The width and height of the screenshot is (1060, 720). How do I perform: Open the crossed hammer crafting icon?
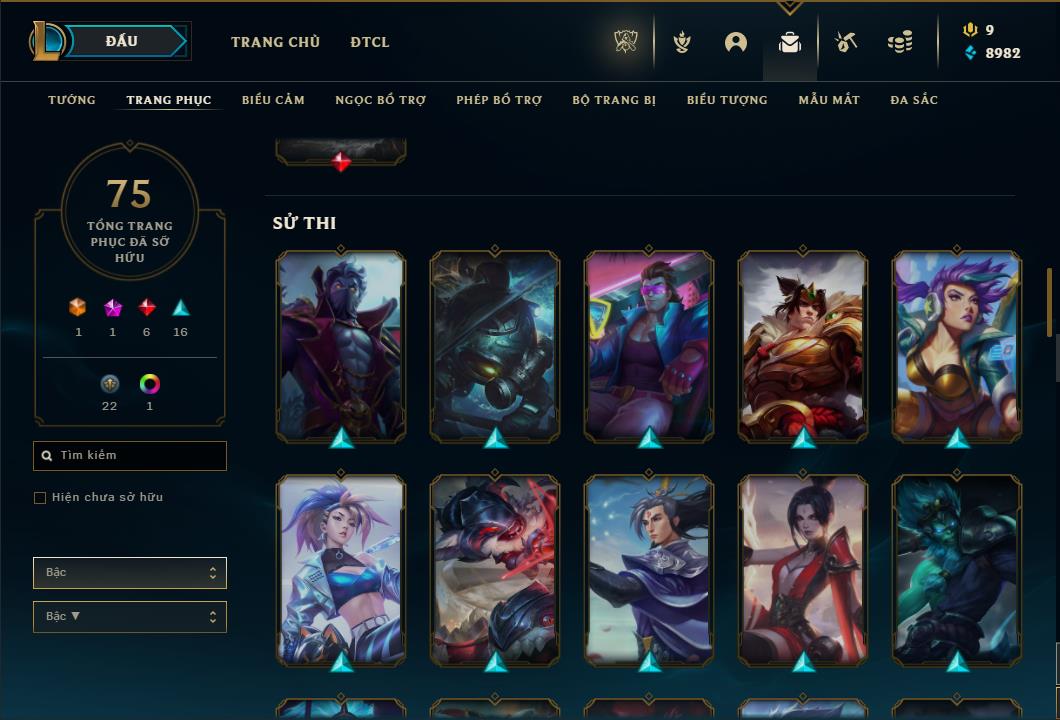(x=846, y=42)
